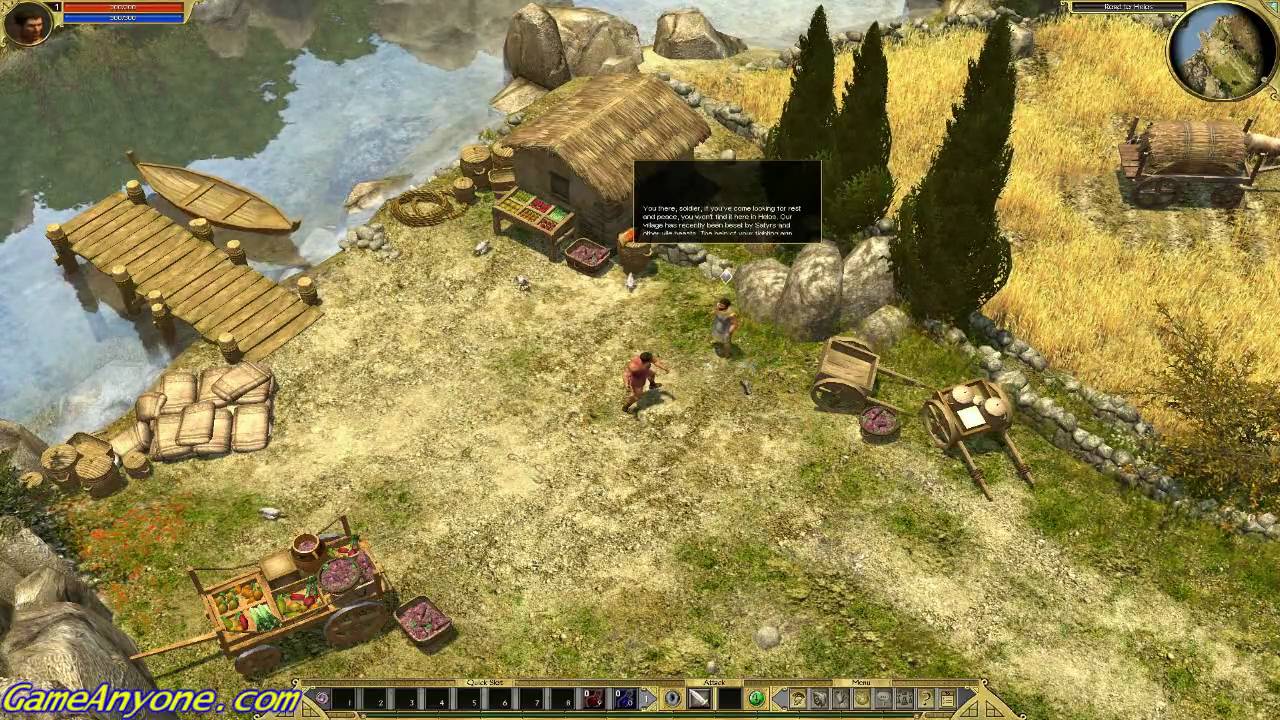Open the character window via helmet icon
Image resolution: width=1280 pixels, height=720 pixels.
(x=798, y=699)
